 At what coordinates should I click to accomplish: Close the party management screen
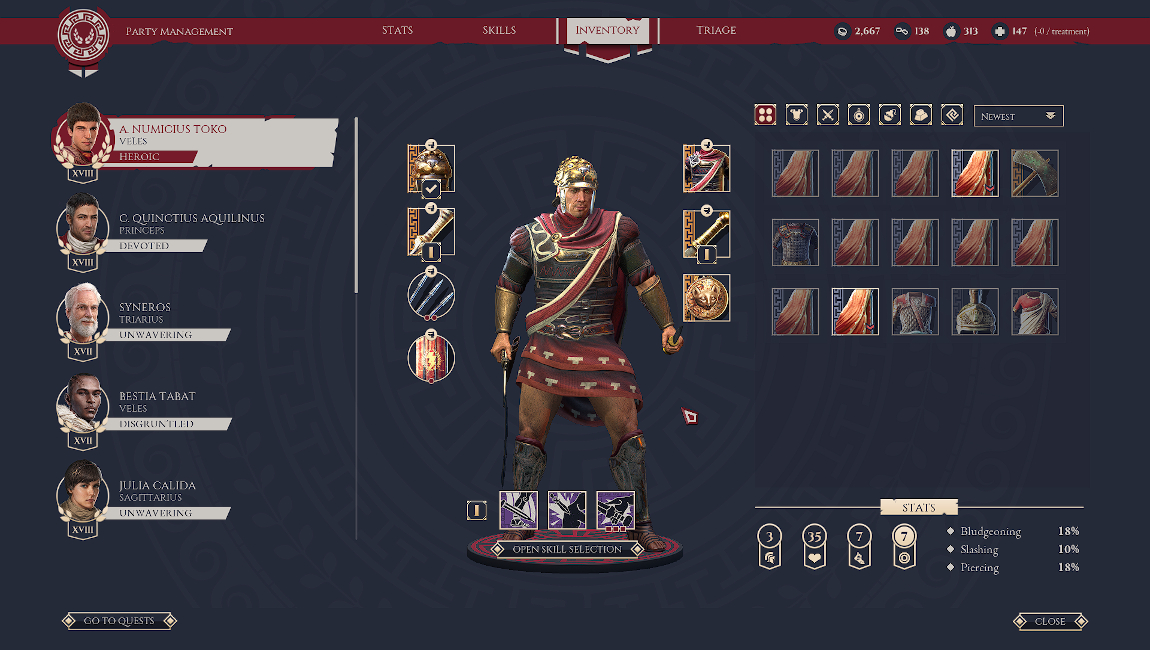click(1050, 621)
